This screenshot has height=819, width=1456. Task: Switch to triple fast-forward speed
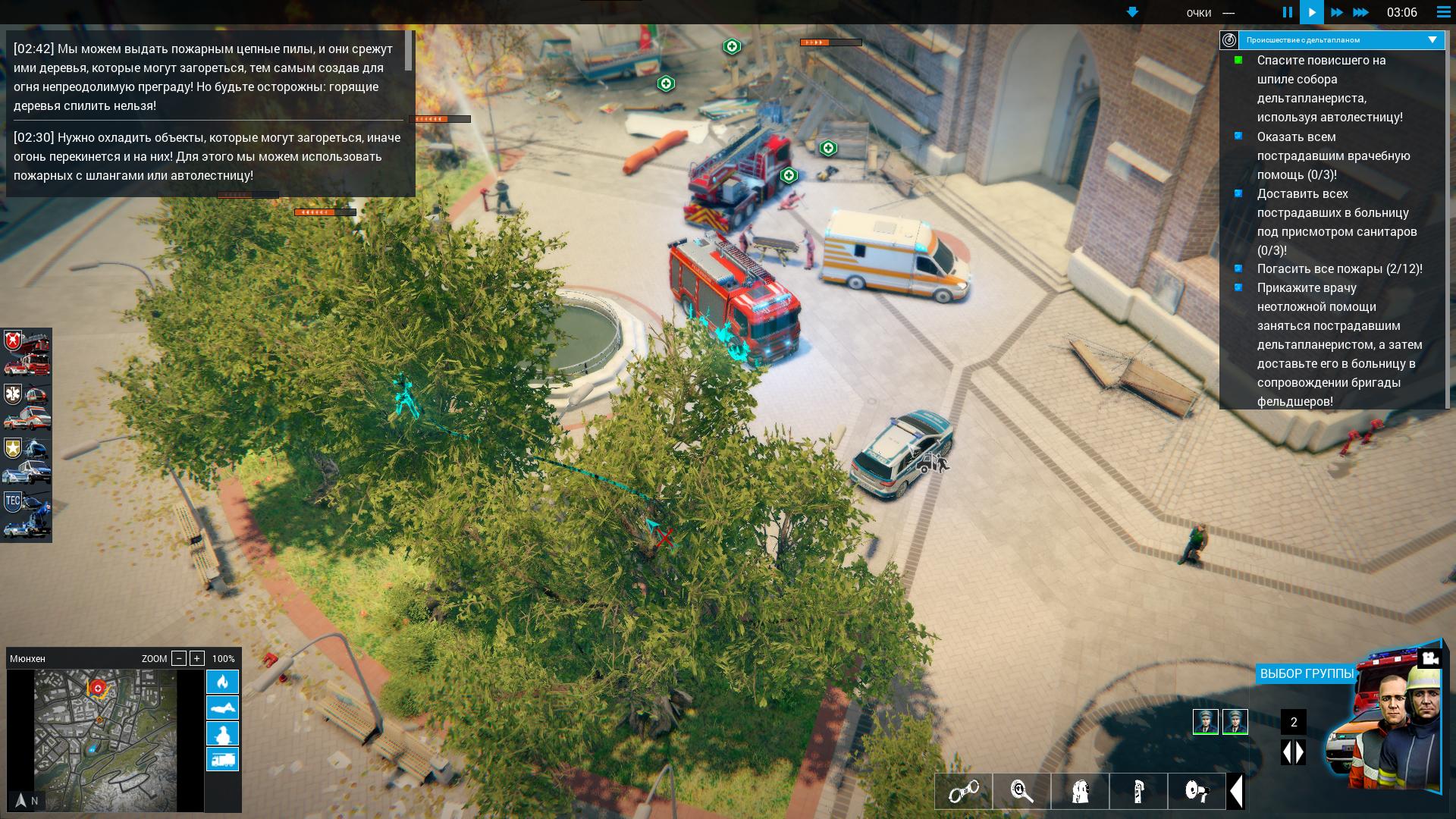[1360, 12]
